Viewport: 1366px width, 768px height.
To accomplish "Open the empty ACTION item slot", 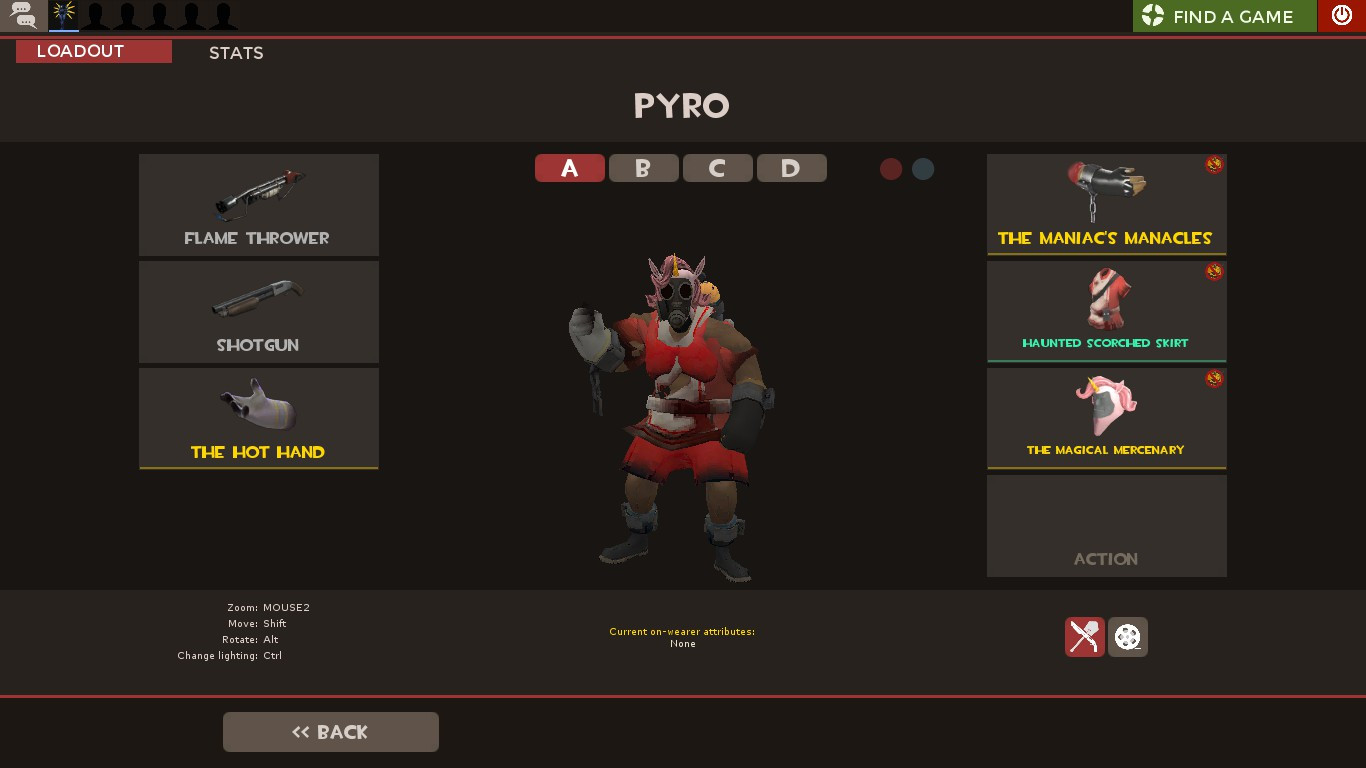I will [1106, 525].
